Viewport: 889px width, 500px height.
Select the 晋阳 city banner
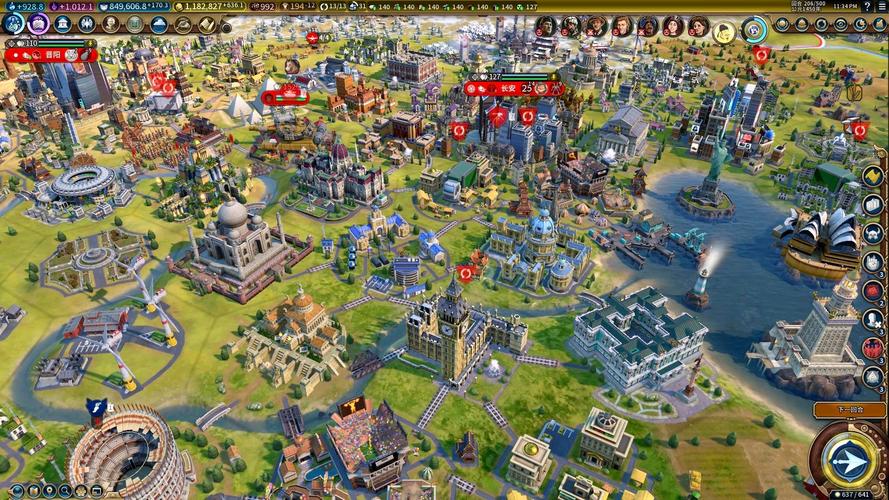[x=51, y=56]
